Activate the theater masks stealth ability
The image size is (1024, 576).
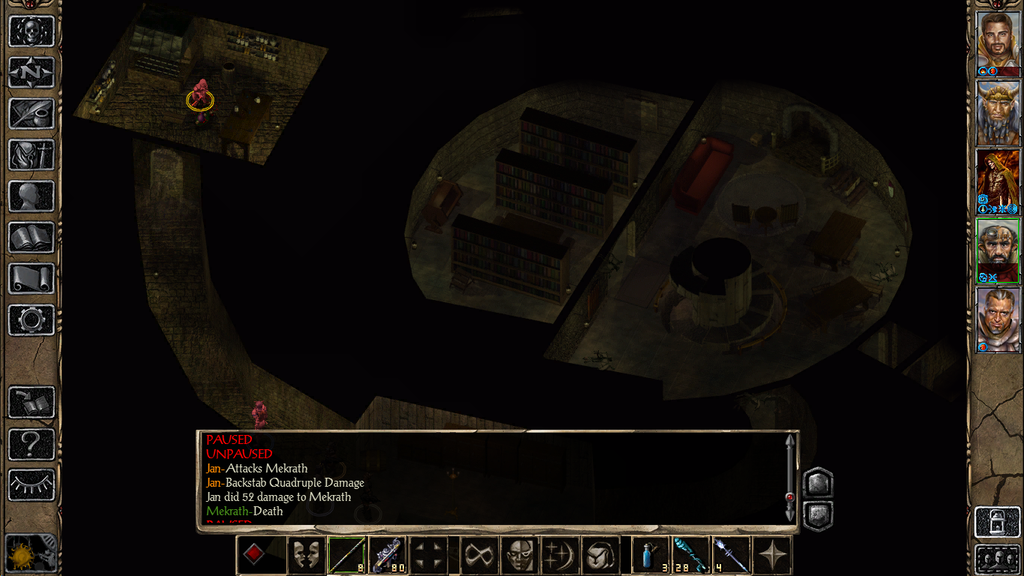pyautogui.click(x=306, y=555)
